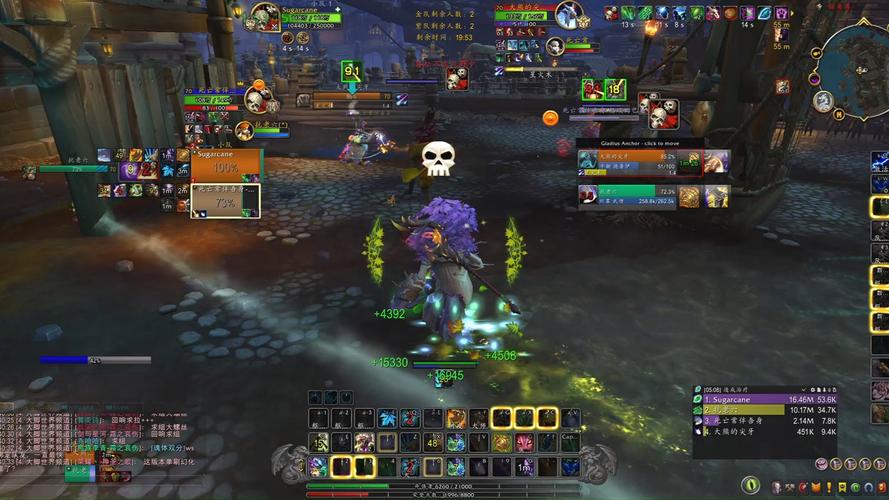889x500 pixels.
Task: Activate the ability showing a 15 cooldown
Action: (x=319, y=442)
